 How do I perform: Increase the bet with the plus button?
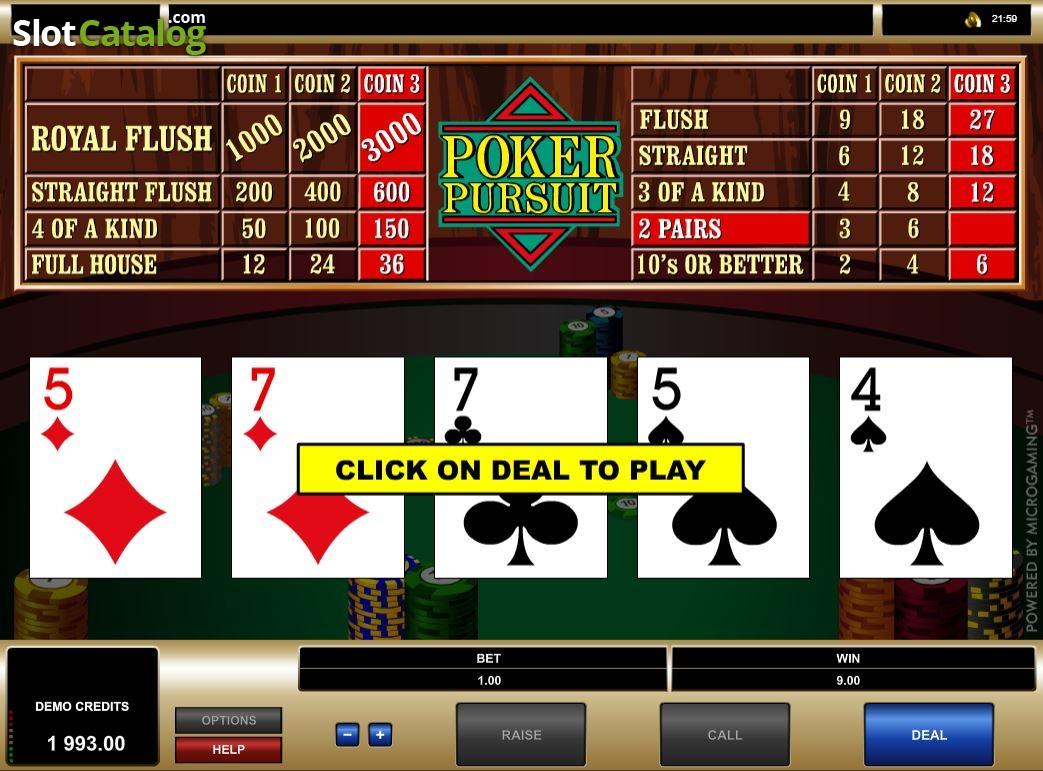click(380, 735)
